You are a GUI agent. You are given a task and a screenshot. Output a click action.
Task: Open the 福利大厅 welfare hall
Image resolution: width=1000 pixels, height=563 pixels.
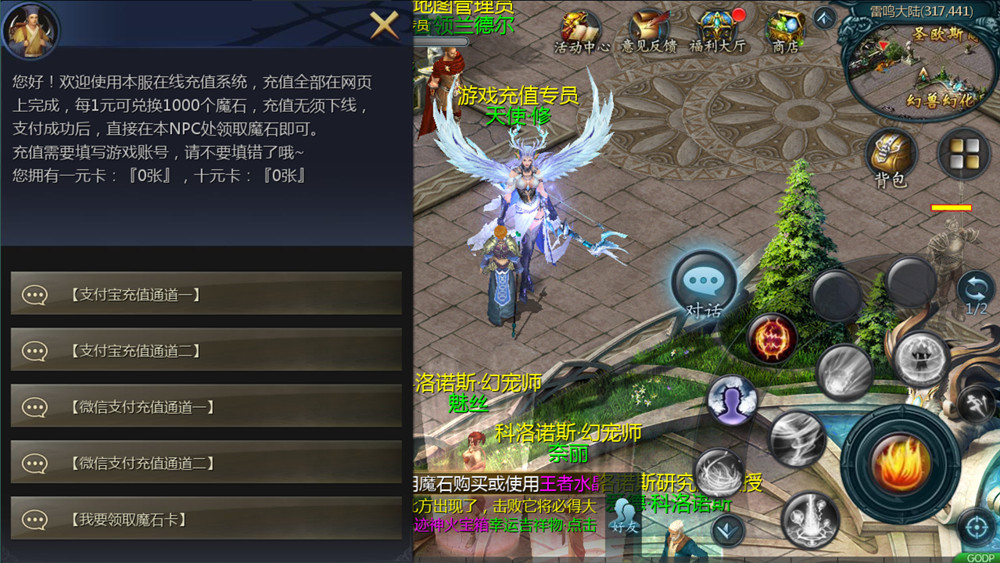[x=717, y=31]
